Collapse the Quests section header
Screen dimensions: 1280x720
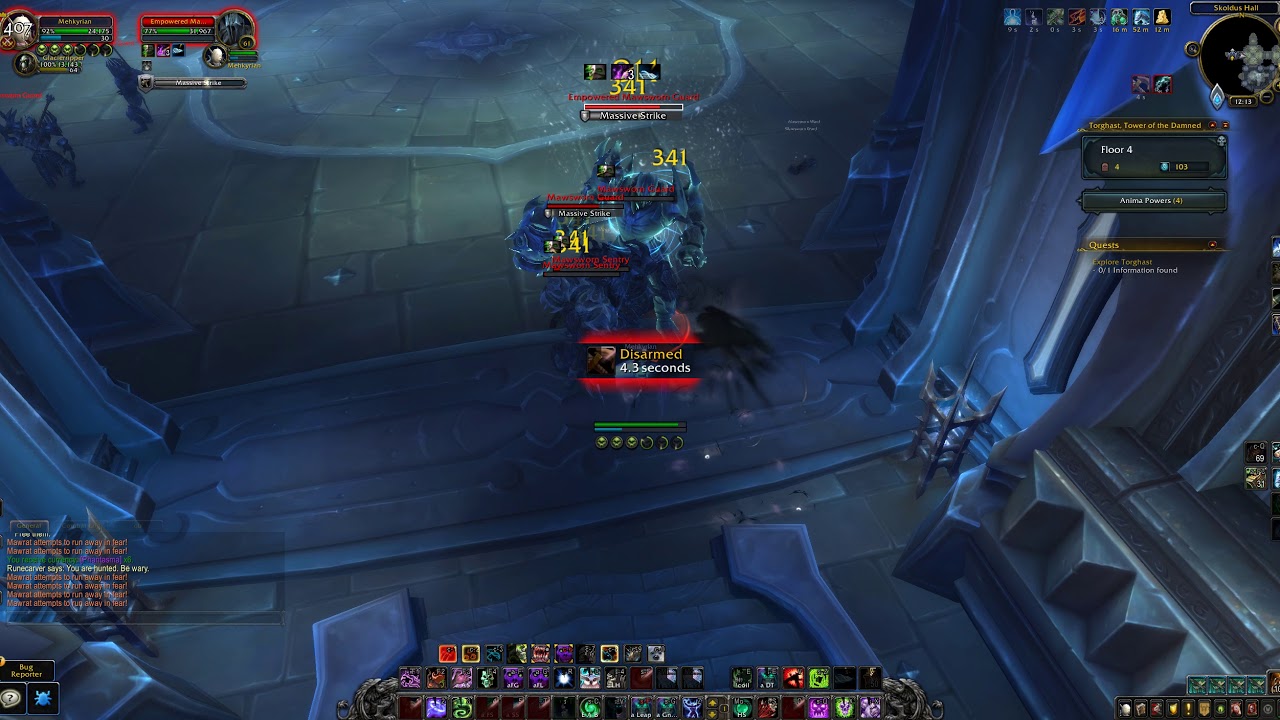pyautogui.click(x=1212, y=245)
